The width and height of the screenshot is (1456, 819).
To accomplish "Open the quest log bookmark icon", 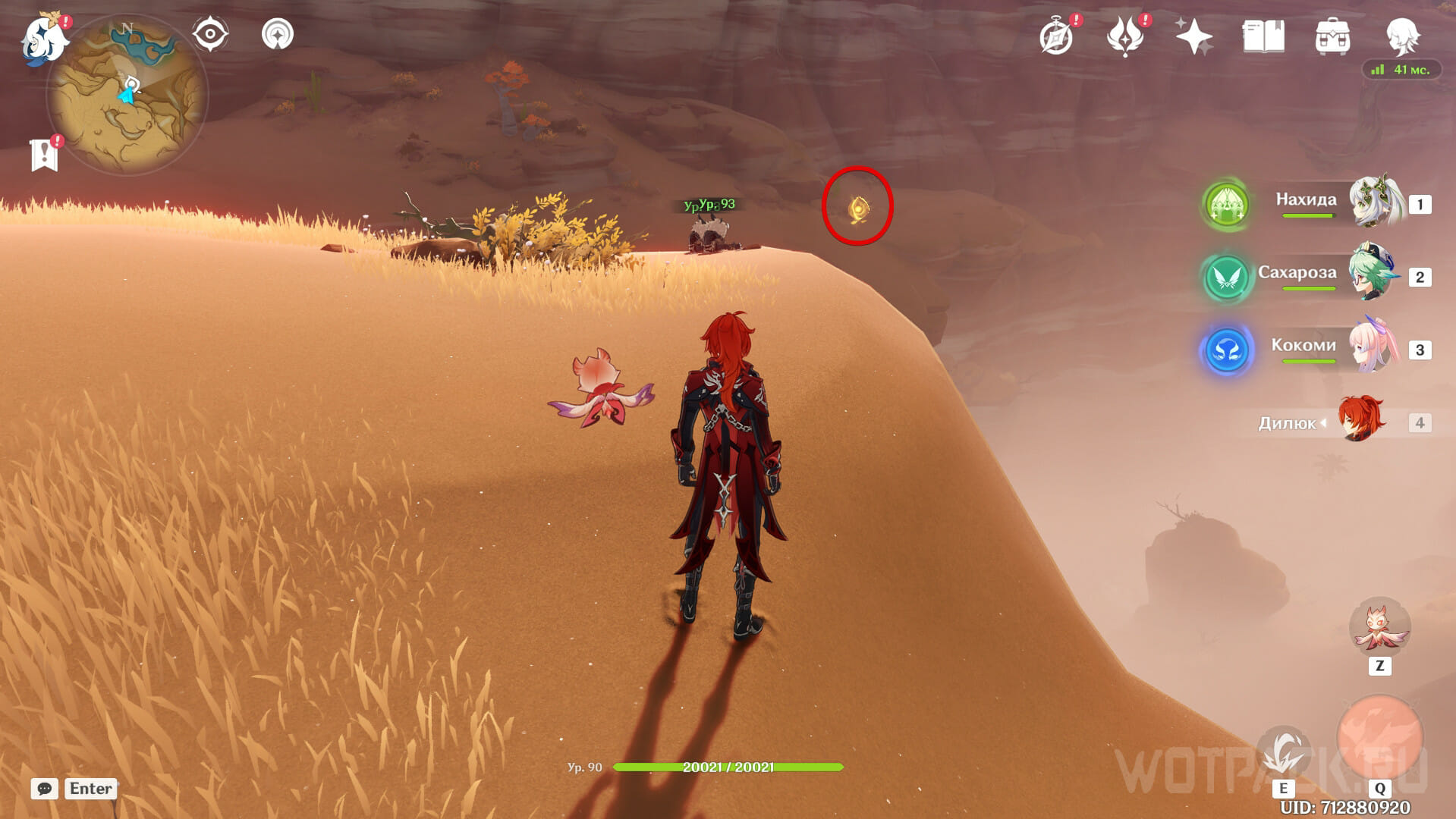I will [x=45, y=155].
